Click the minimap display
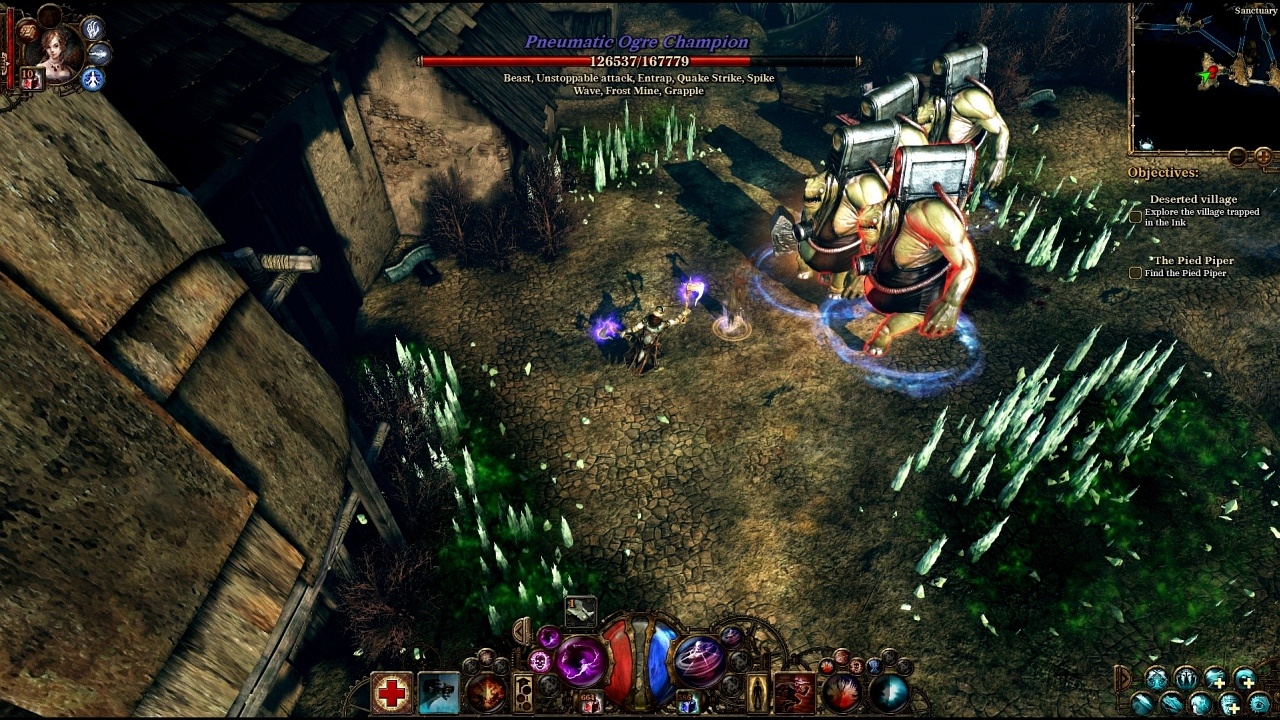 (1203, 75)
